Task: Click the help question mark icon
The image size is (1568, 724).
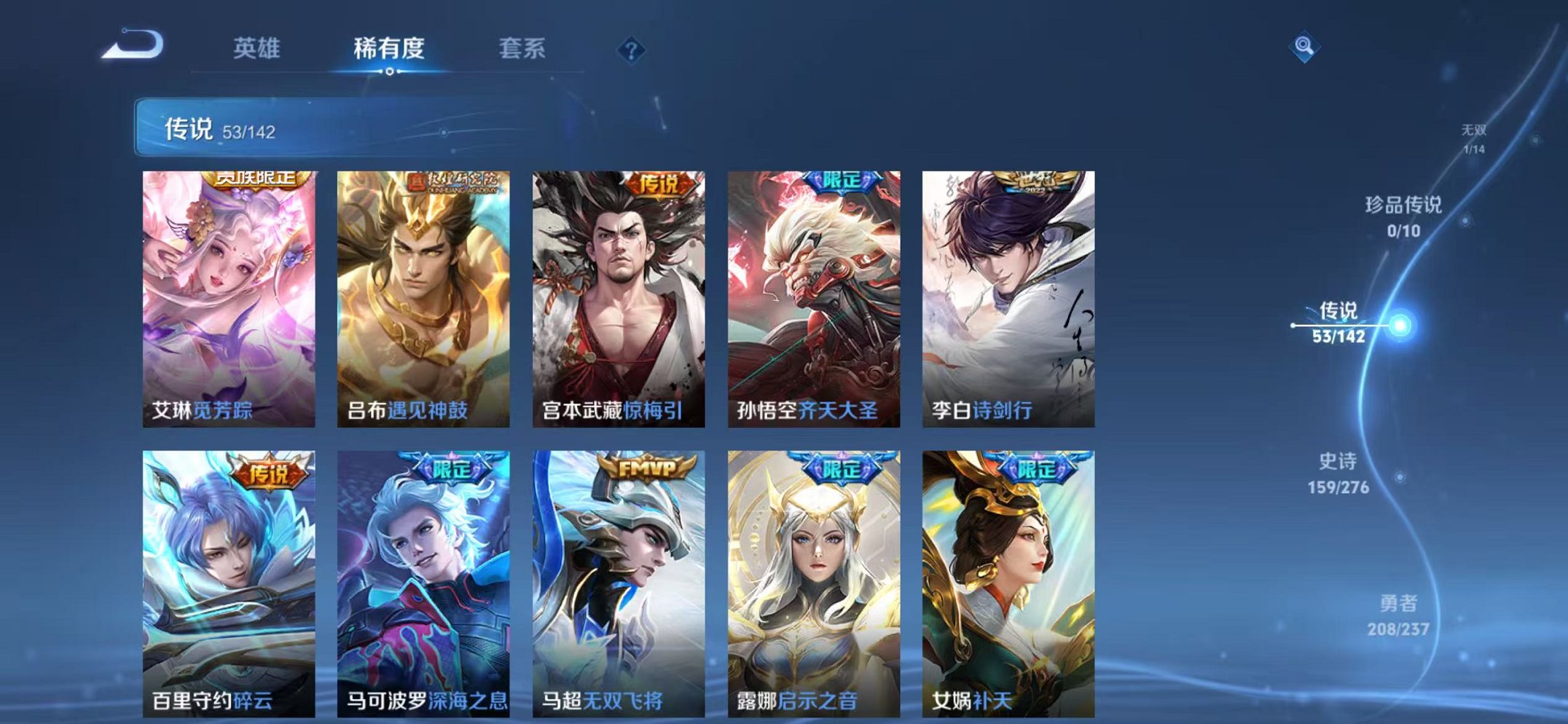Action: point(633,50)
